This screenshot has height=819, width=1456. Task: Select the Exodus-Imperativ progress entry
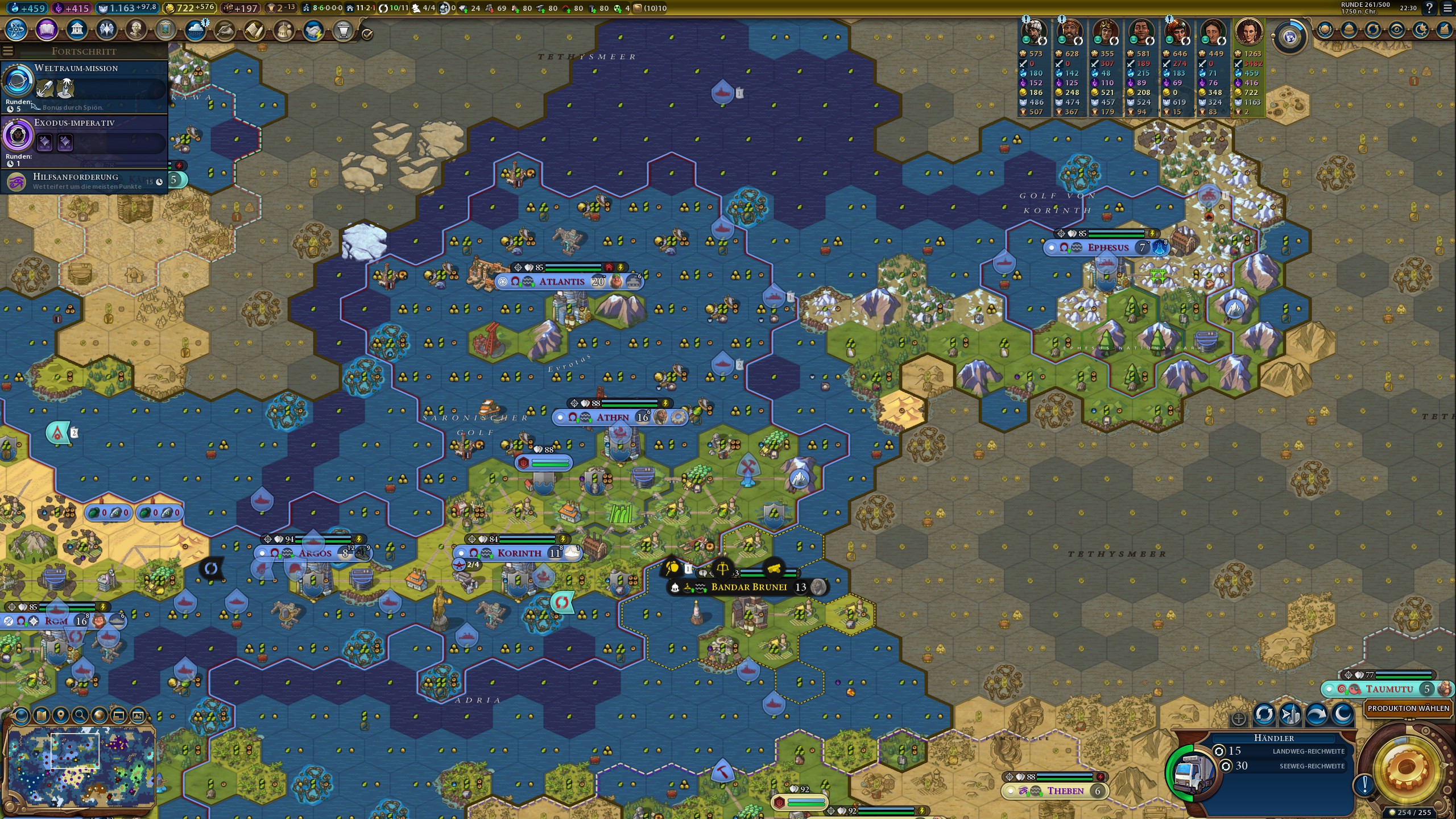[x=84, y=140]
